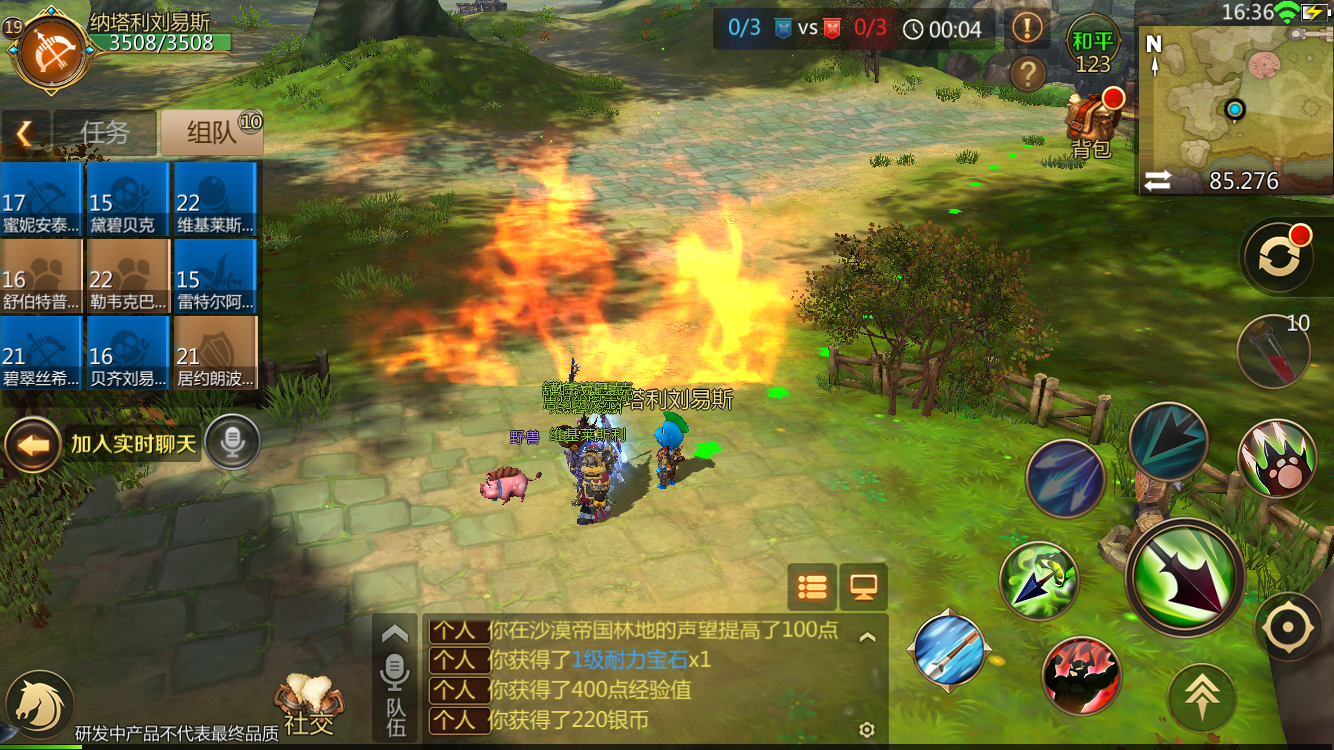This screenshot has width=1334, height=750.
Task: Switch to the 任务 tab
Action: click(105, 132)
